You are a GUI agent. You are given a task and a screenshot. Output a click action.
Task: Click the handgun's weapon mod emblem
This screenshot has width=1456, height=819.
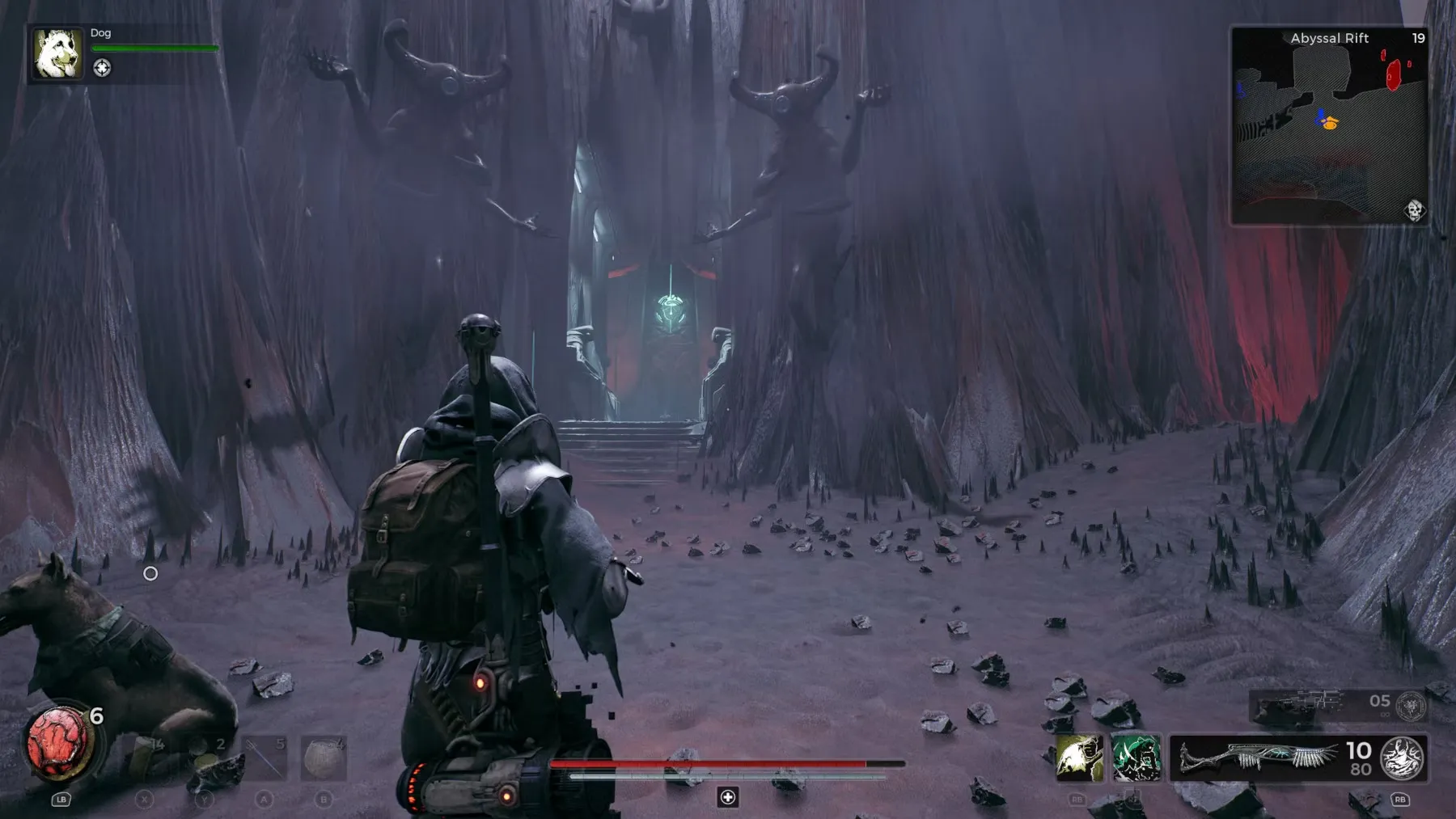coord(1411,706)
